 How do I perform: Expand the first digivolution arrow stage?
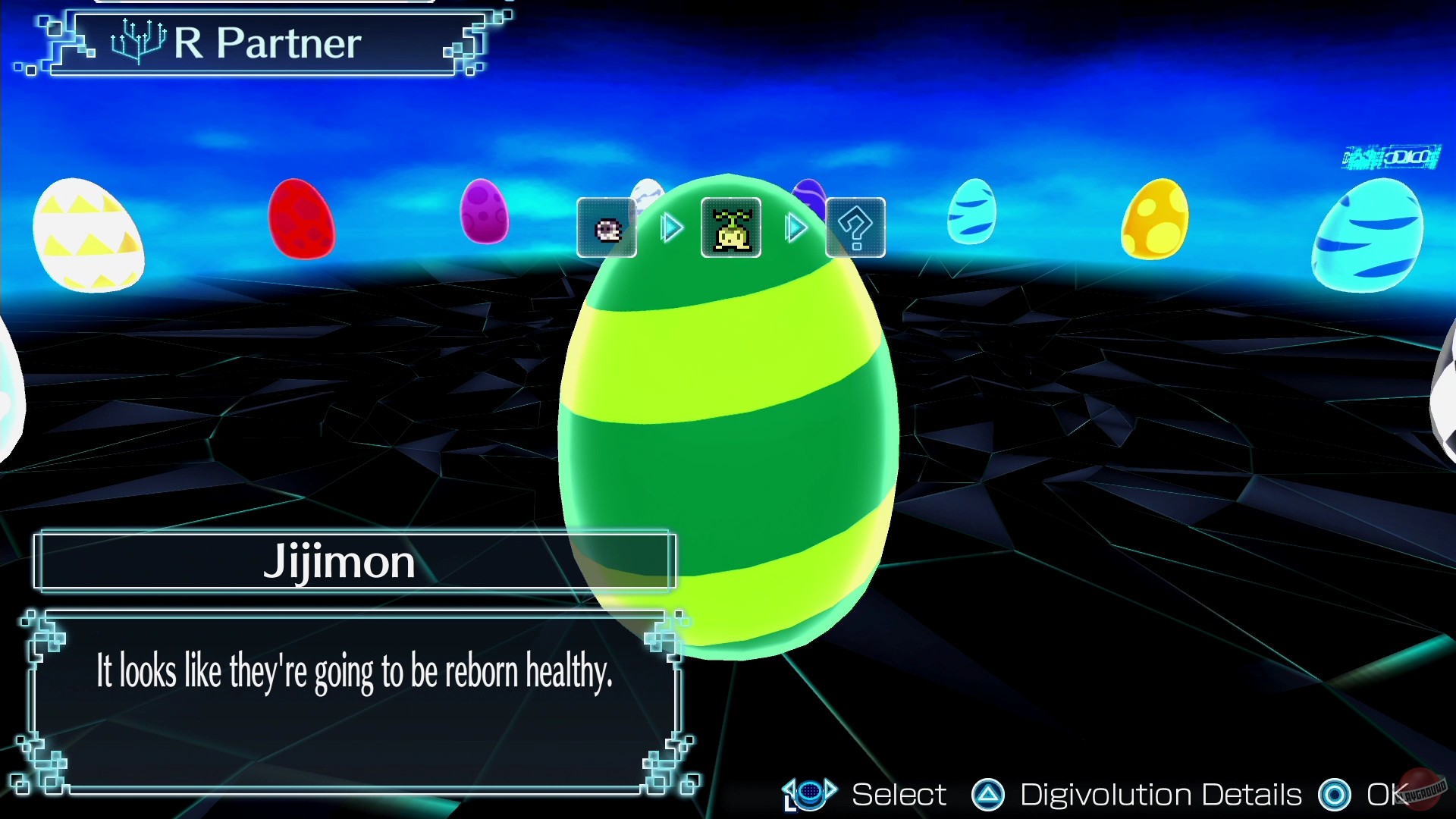pyautogui.click(x=670, y=227)
